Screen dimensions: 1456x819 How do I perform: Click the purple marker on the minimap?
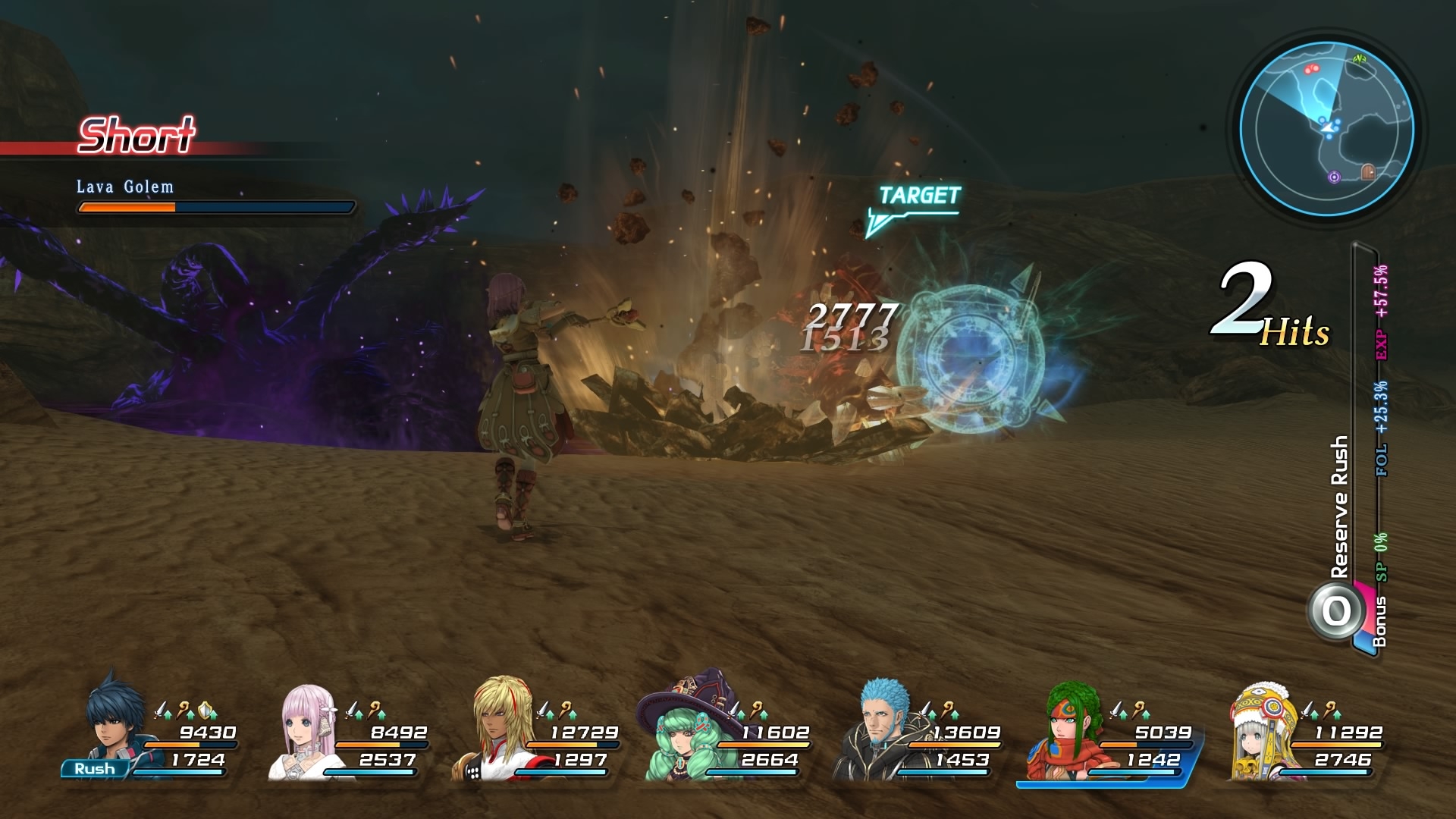click(x=1335, y=177)
